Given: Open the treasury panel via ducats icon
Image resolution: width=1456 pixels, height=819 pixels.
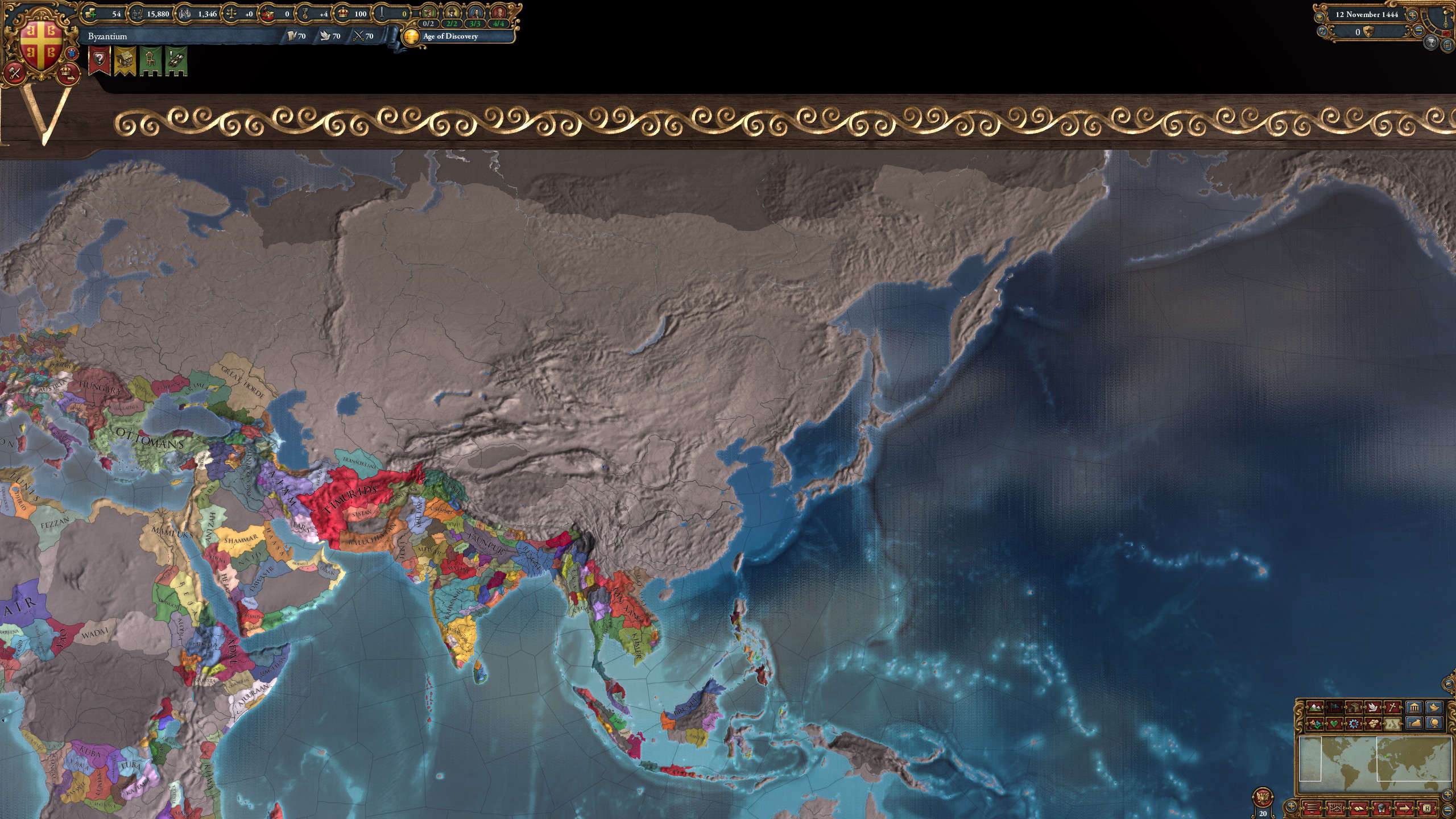Looking at the screenshot, I should pos(90,14).
